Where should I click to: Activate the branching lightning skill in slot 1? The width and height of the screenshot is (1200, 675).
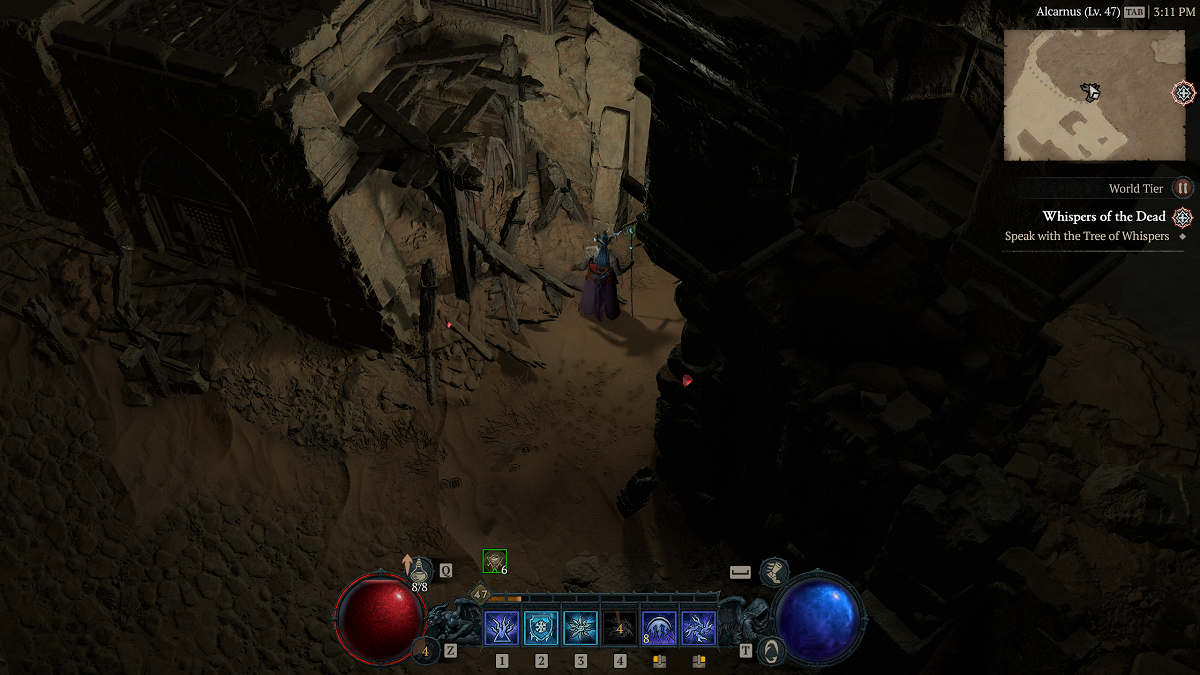[501, 629]
